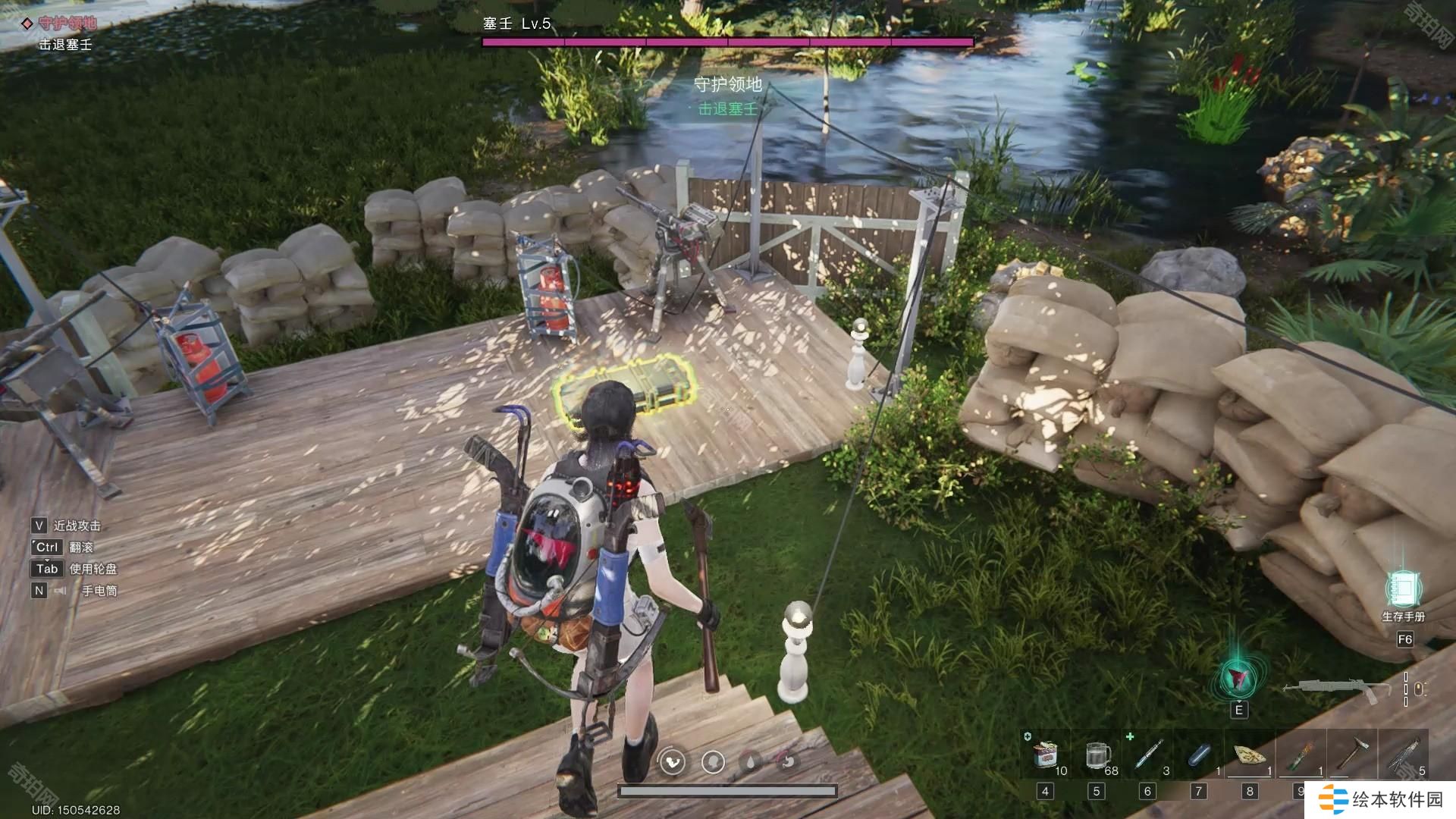Check the head silhouette sanity icon

(713, 761)
